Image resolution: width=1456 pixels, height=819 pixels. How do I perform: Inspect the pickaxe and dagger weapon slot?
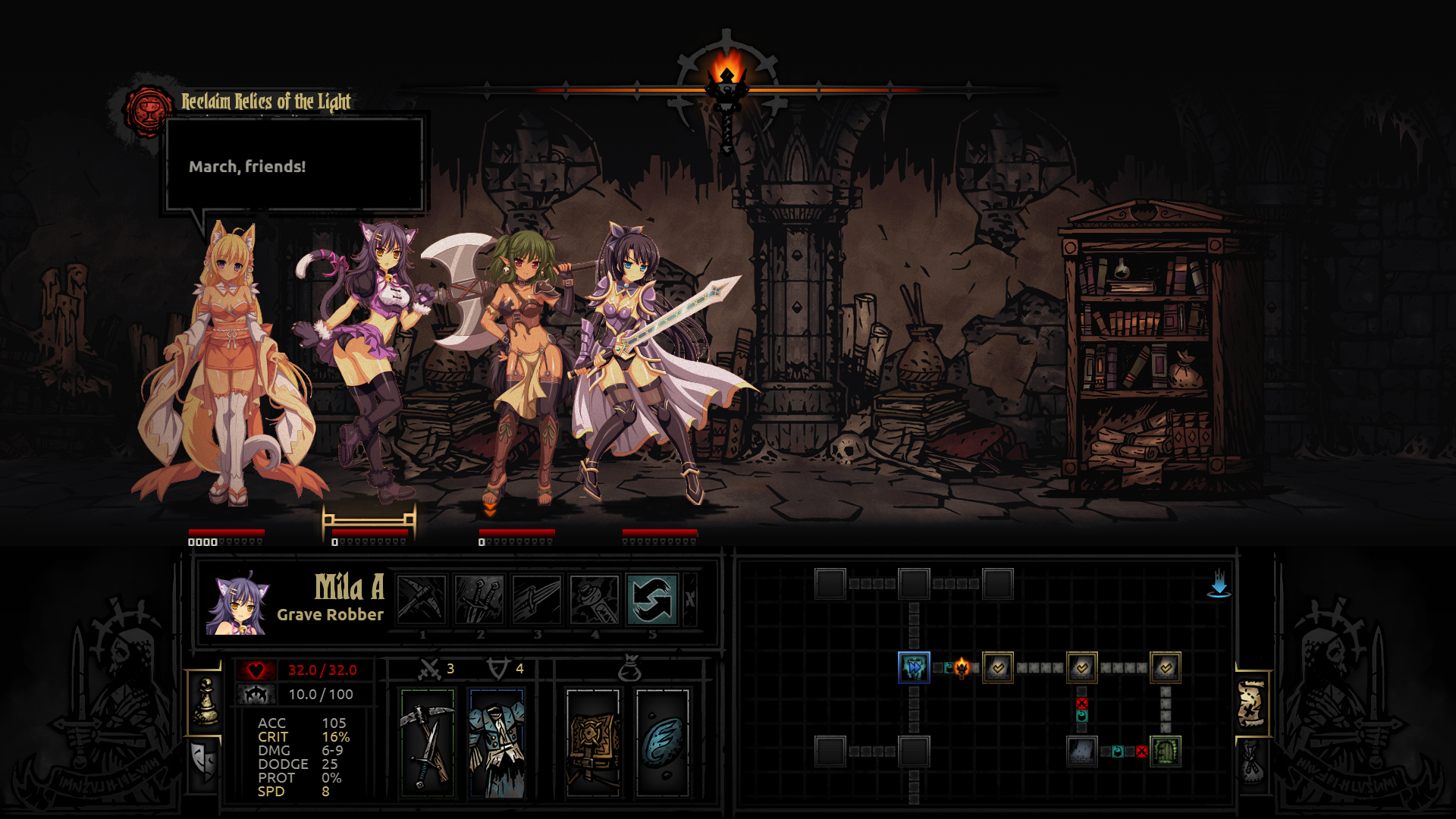pyautogui.click(x=428, y=743)
